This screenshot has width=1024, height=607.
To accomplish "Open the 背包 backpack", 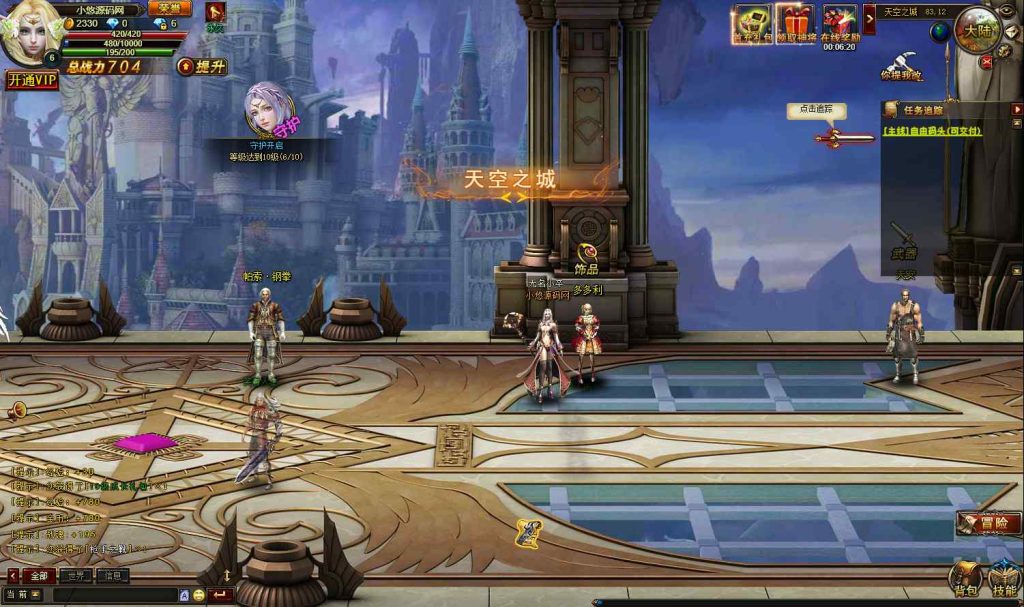I will tap(965, 579).
